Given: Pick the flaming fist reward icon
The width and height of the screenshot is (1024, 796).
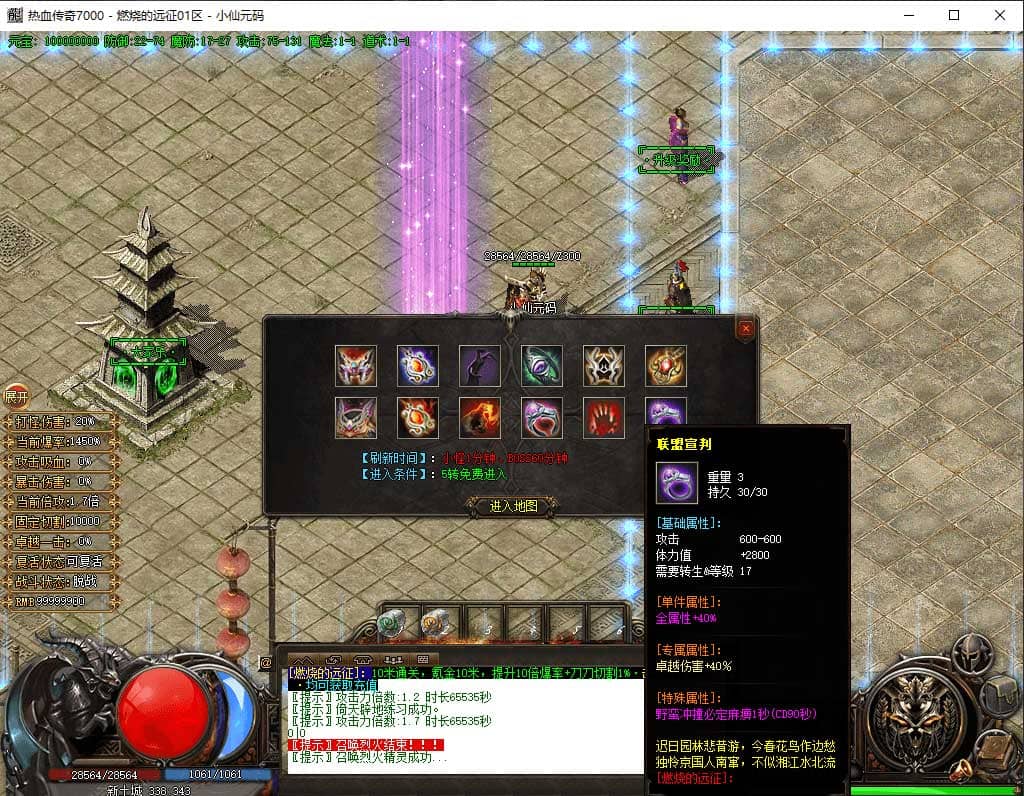Looking at the screenshot, I should (480, 418).
